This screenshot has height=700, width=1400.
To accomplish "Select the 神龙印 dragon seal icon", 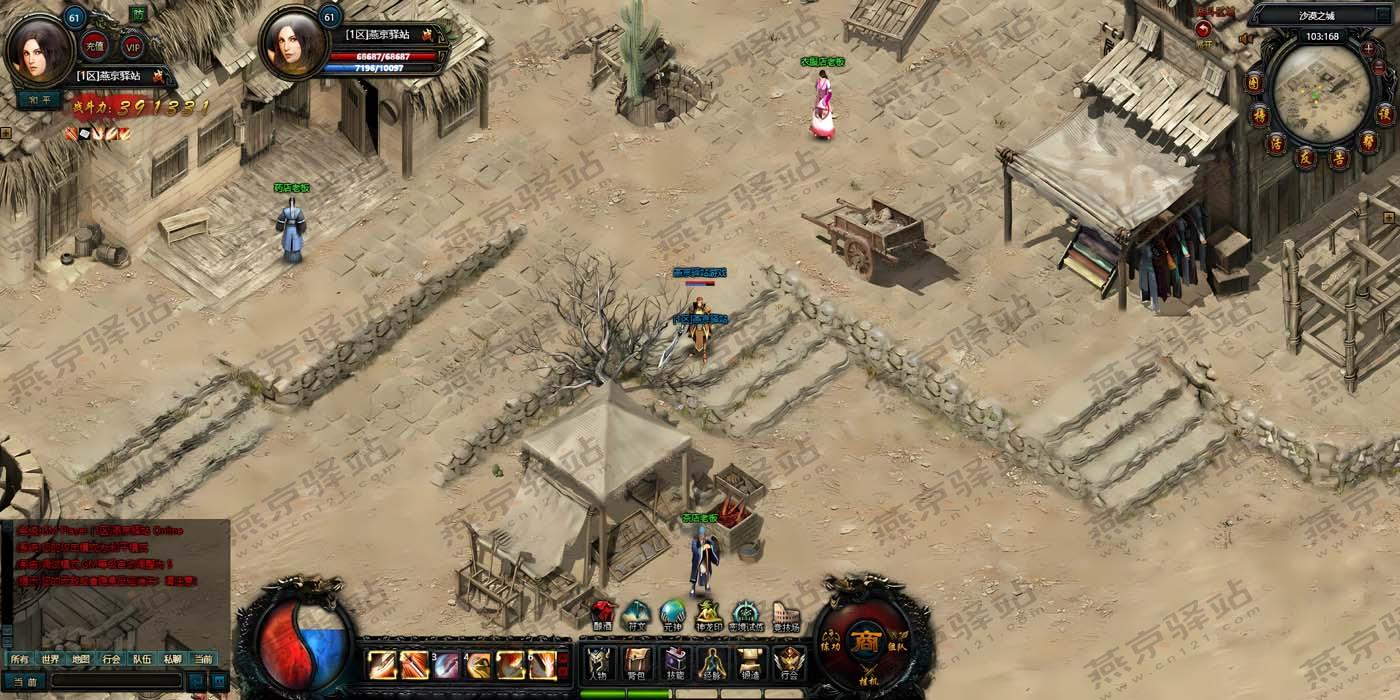I will pos(709,614).
